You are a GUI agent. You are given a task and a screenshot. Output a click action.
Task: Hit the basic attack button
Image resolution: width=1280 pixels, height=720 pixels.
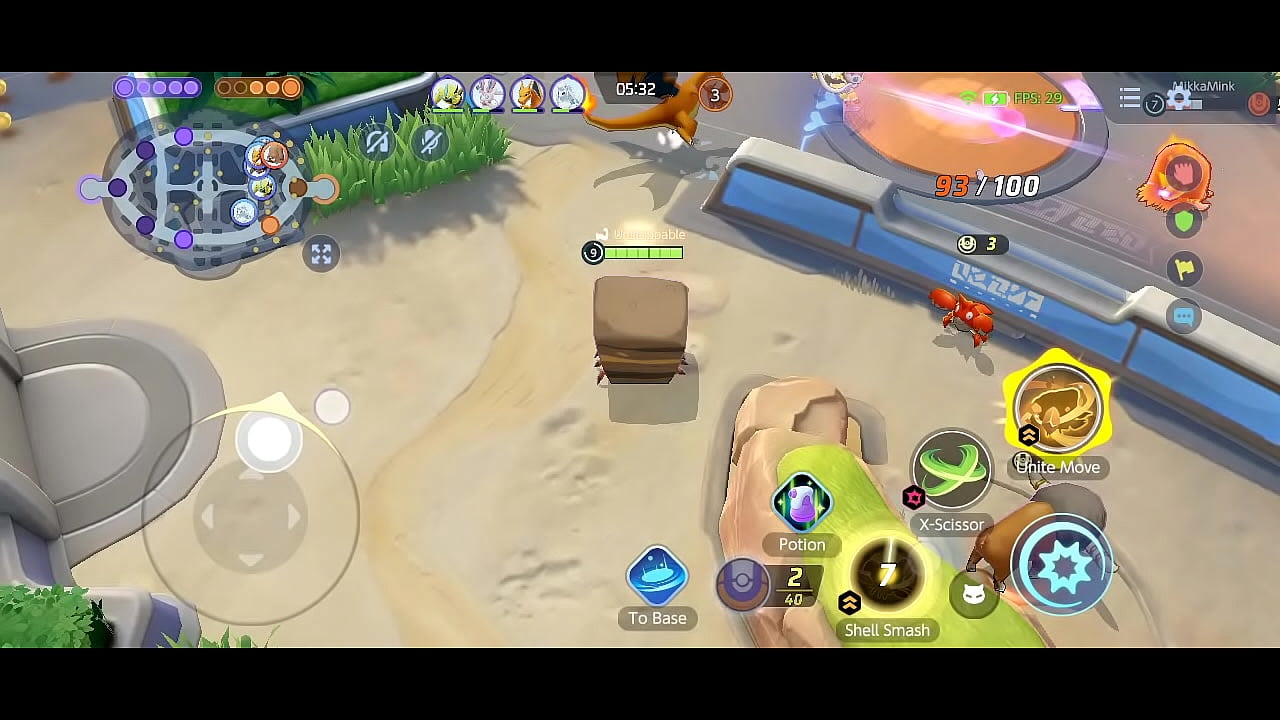1062,565
